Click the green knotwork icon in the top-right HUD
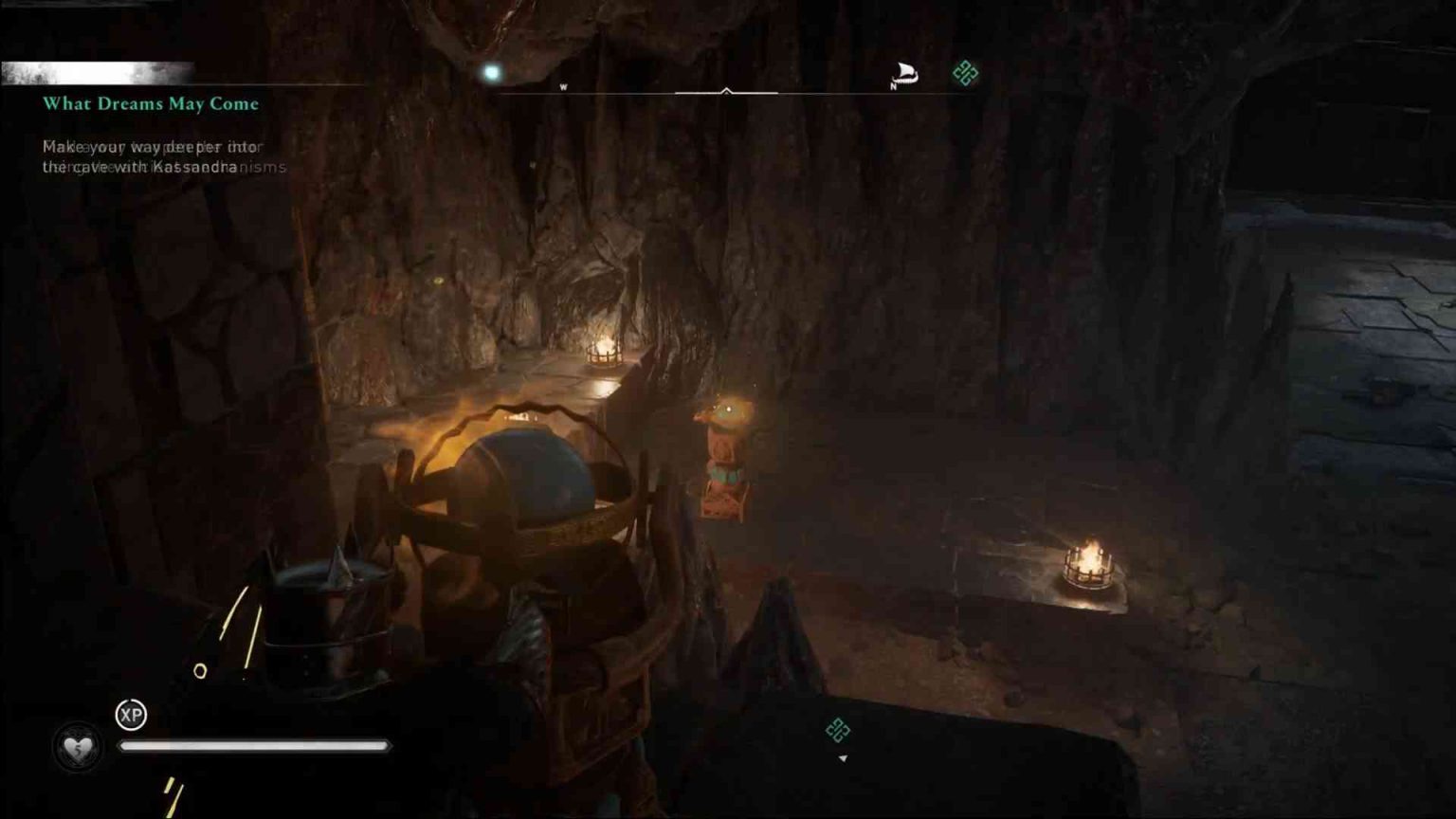This screenshot has width=1456, height=819. click(x=964, y=70)
